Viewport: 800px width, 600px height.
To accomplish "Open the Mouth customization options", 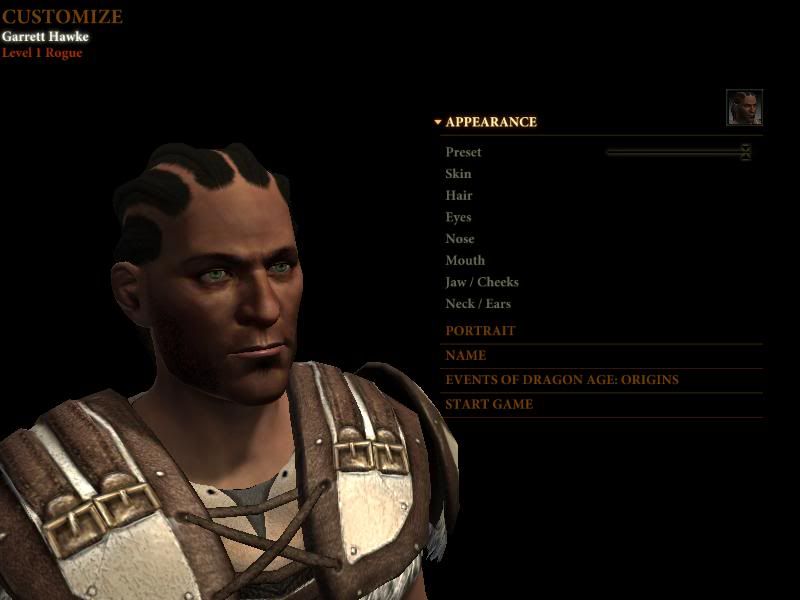I will click(465, 261).
